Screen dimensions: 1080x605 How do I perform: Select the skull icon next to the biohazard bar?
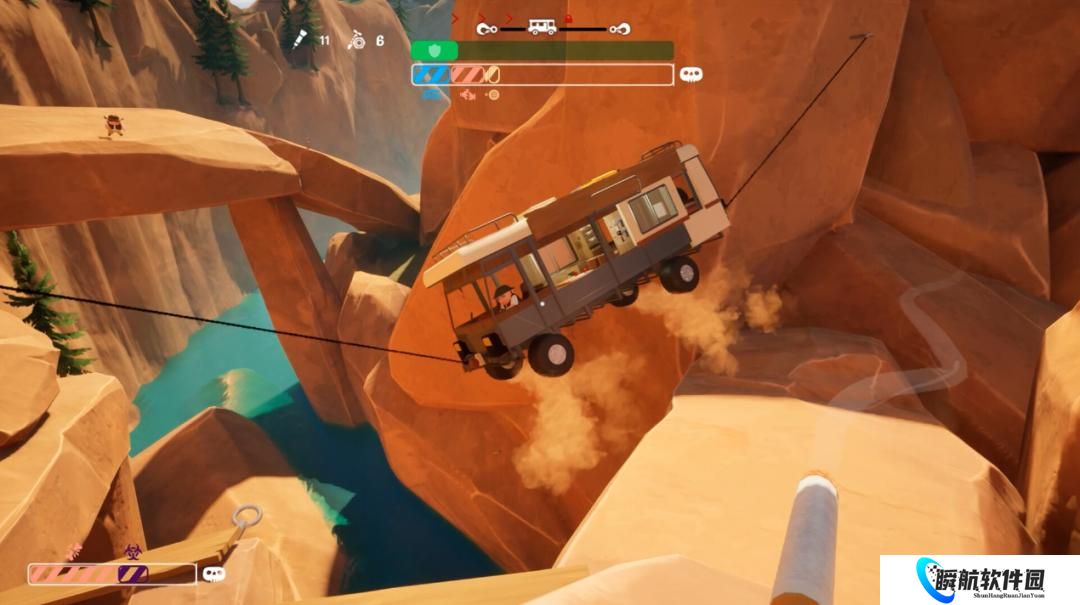pos(213,574)
